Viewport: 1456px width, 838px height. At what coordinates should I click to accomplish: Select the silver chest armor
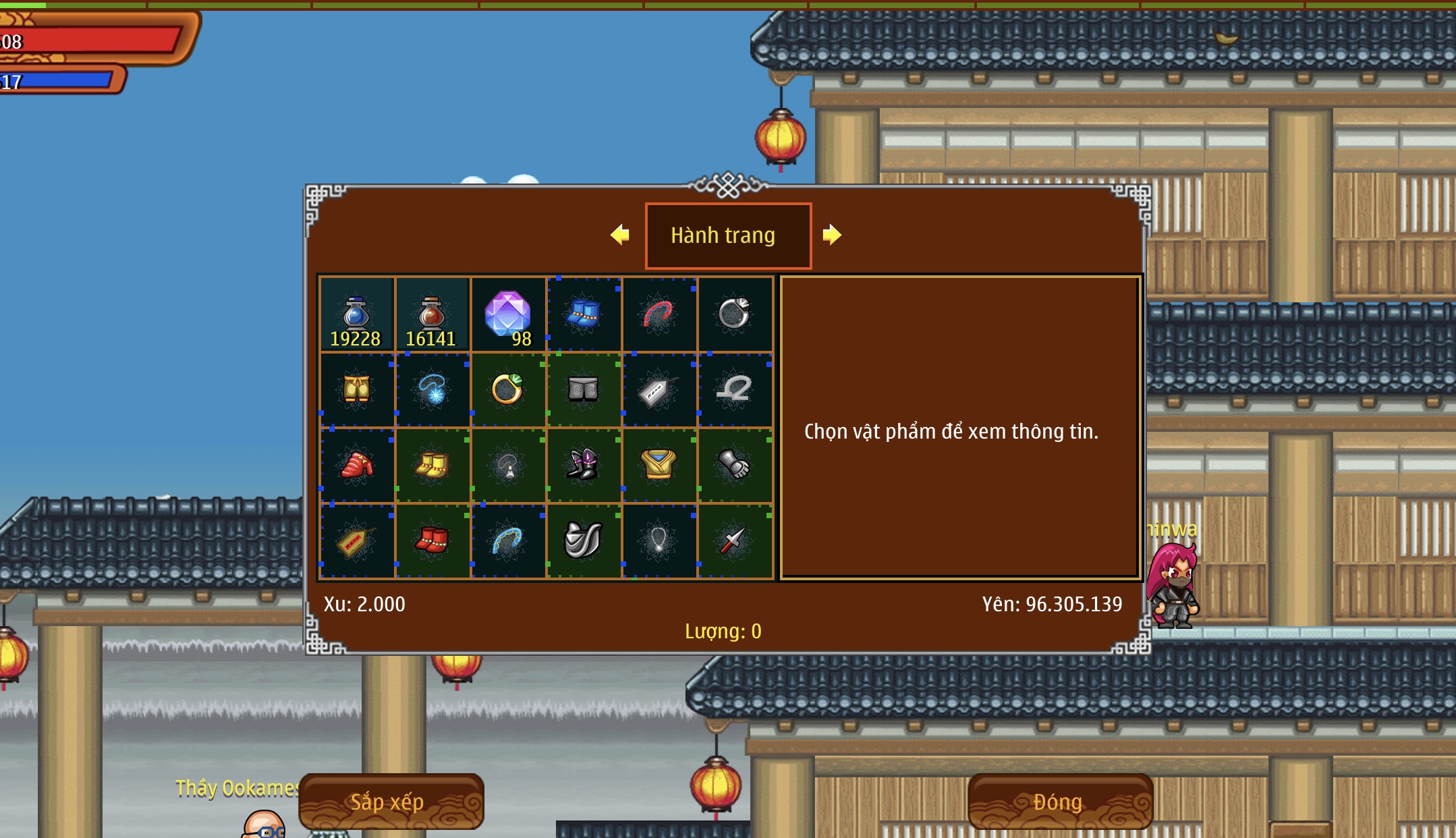(584, 540)
